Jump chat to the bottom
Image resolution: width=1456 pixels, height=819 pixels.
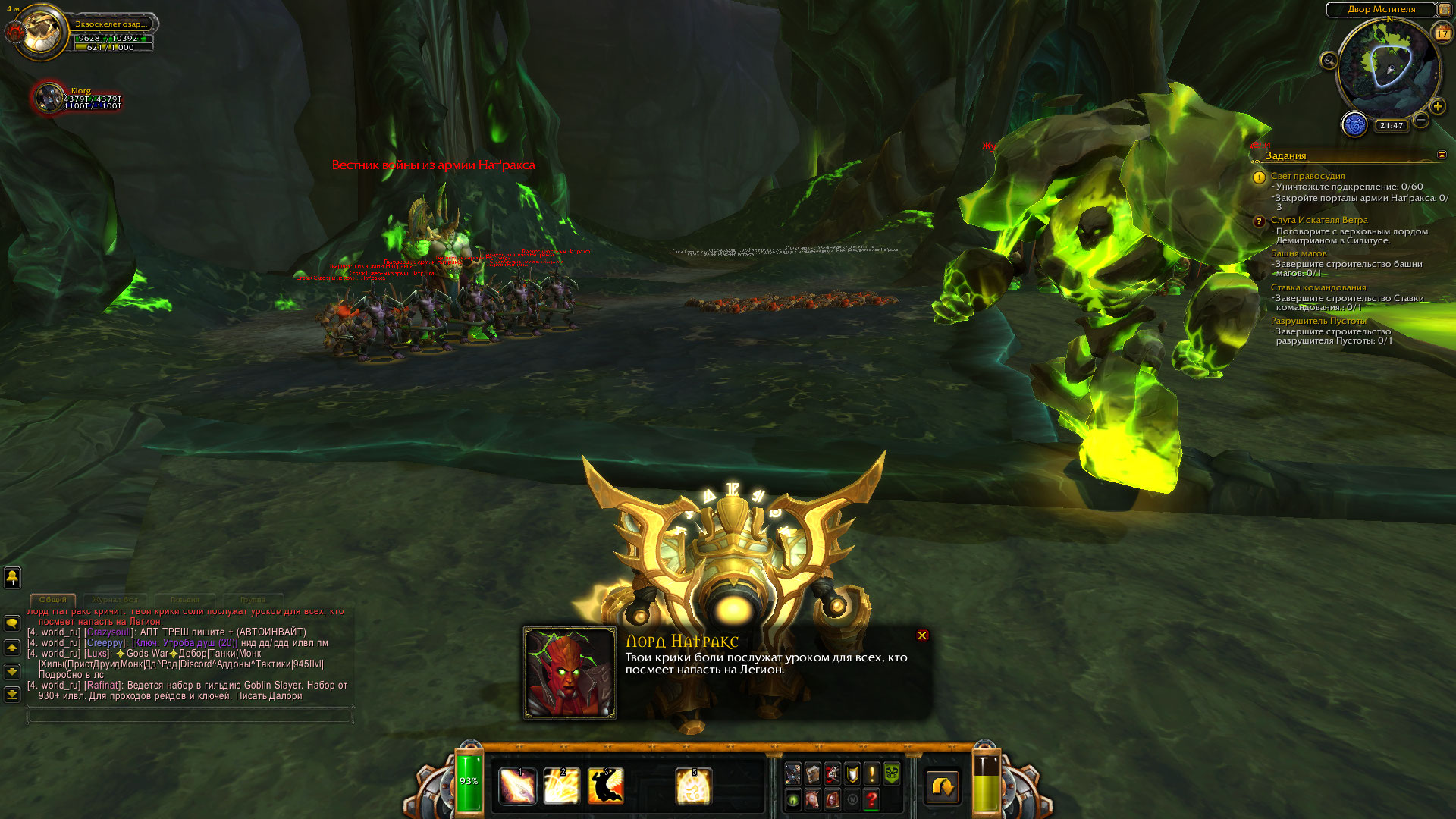point(12,694)
